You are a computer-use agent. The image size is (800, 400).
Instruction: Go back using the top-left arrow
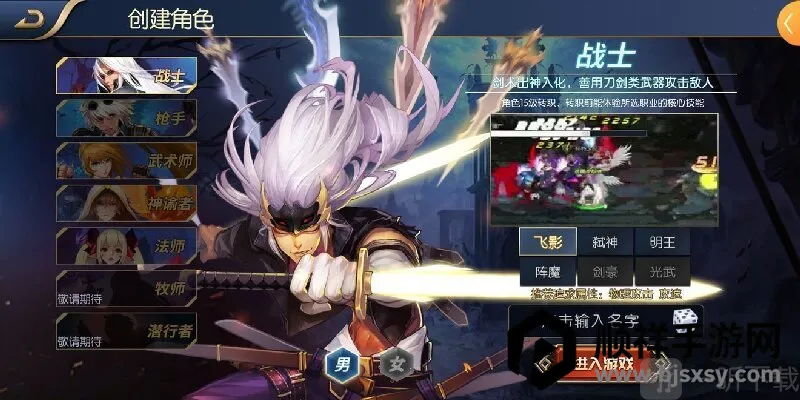click(35, 19)
